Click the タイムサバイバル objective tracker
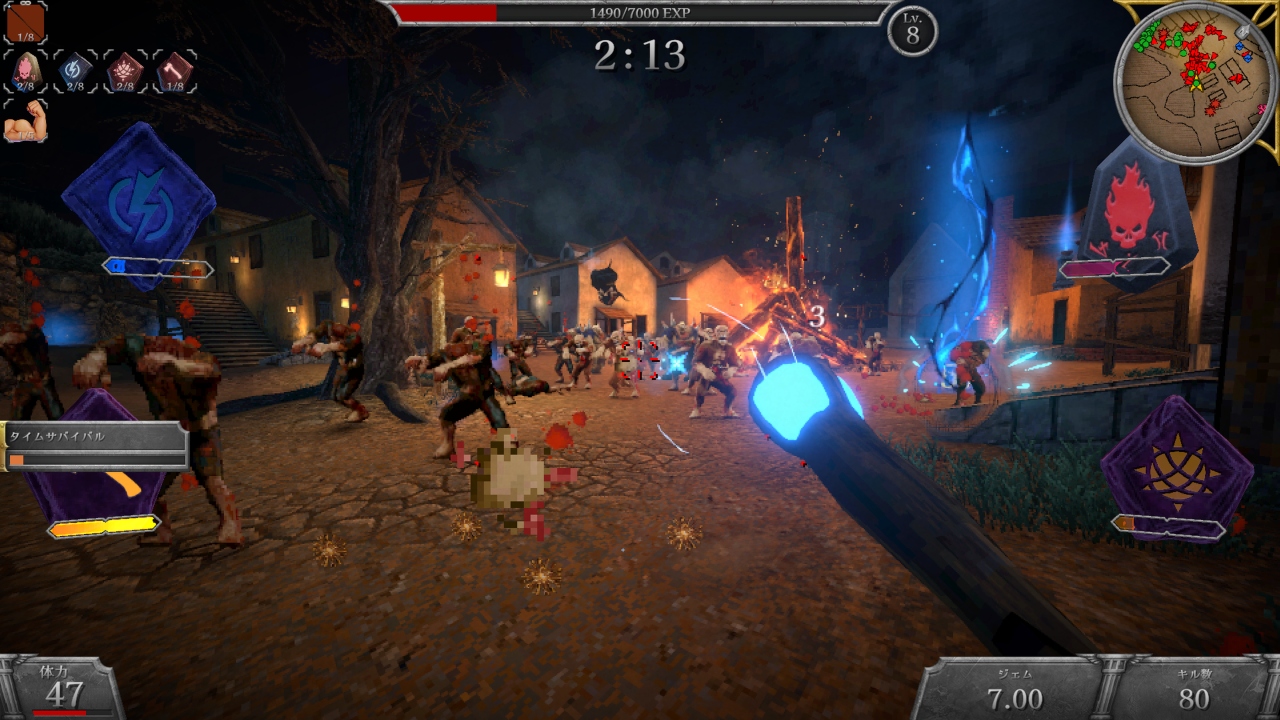 tap(95, 445)
